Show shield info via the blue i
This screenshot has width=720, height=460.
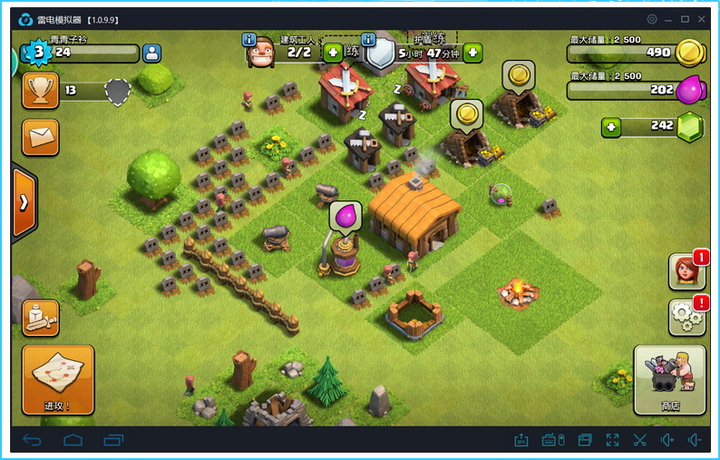(x=368, y=39)
